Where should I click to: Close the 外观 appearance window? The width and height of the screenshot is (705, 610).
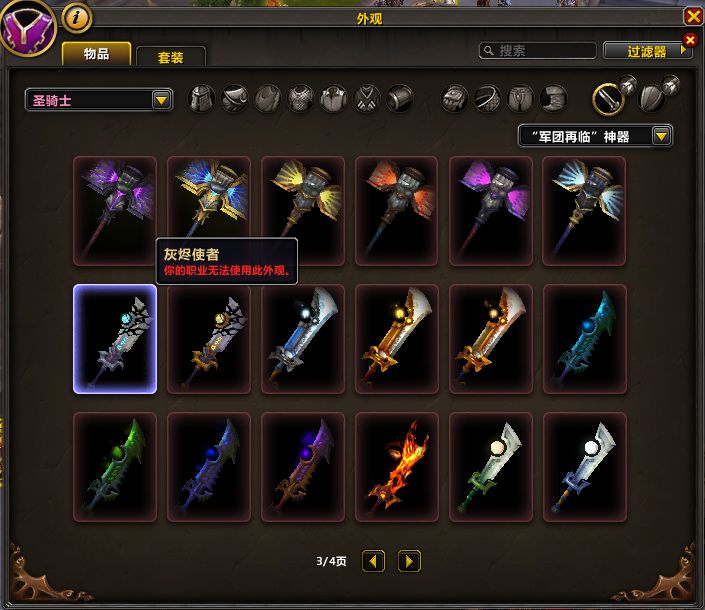pos(692,17)
